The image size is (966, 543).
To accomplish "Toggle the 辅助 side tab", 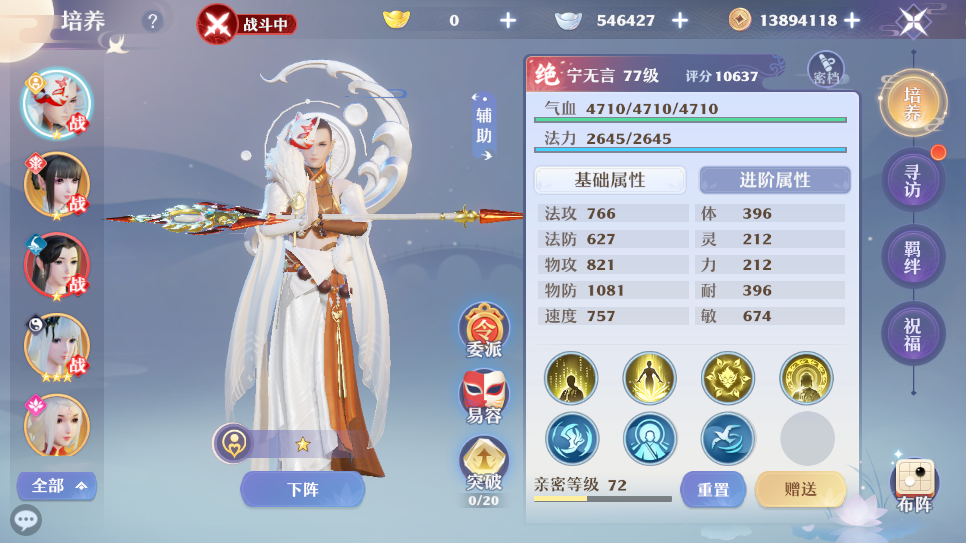I will point(485,127).
